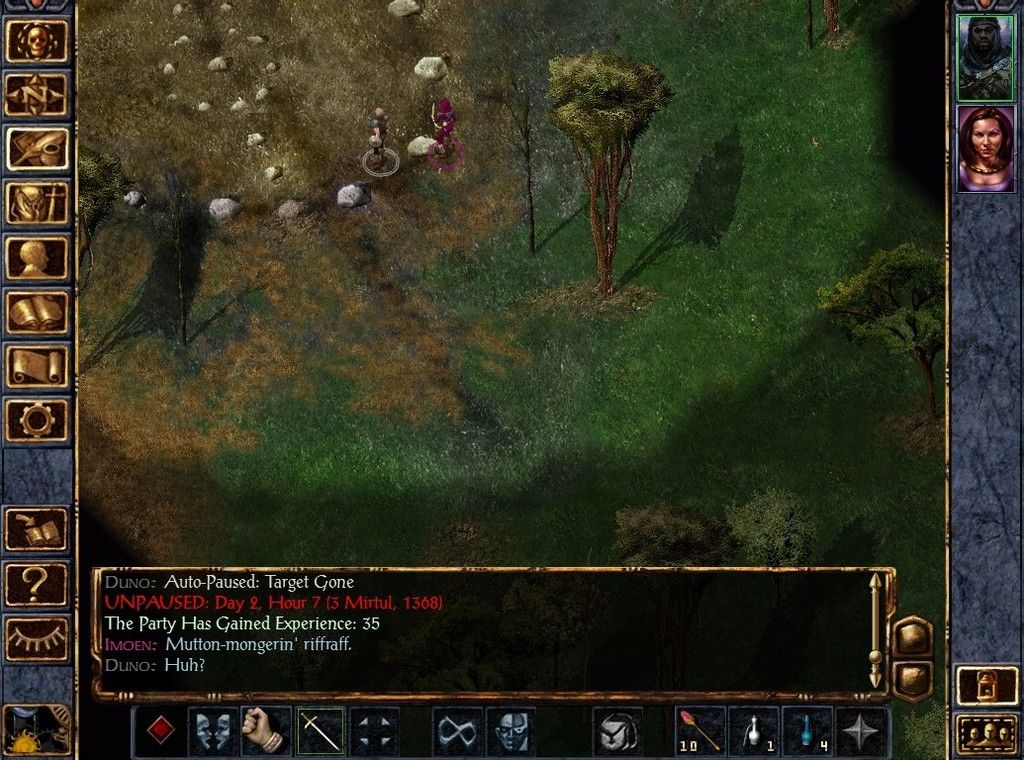
Task: Select the quarterstaff weapon slot
Action: 320,732
